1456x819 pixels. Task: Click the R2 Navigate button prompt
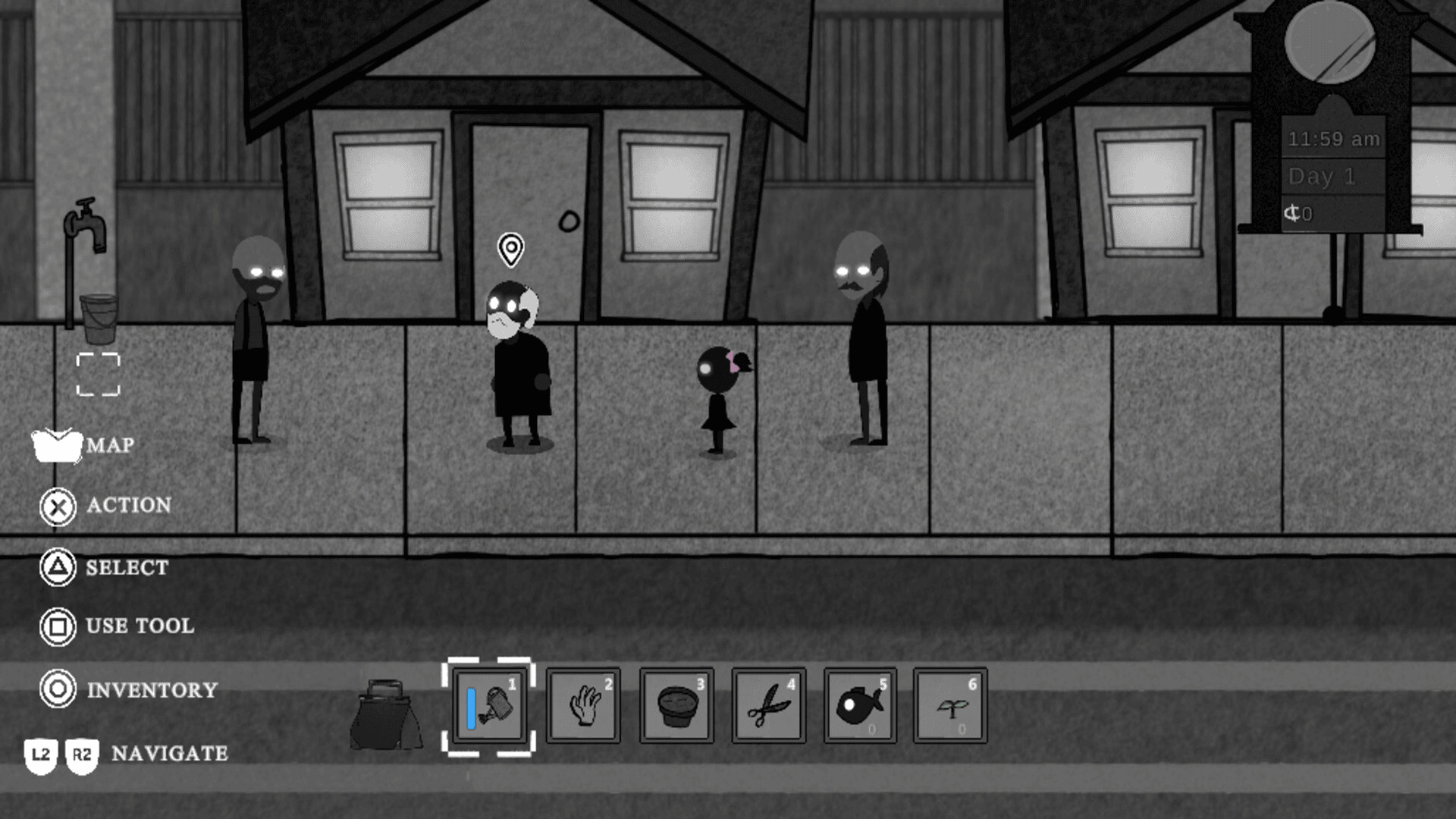point(83,753)
